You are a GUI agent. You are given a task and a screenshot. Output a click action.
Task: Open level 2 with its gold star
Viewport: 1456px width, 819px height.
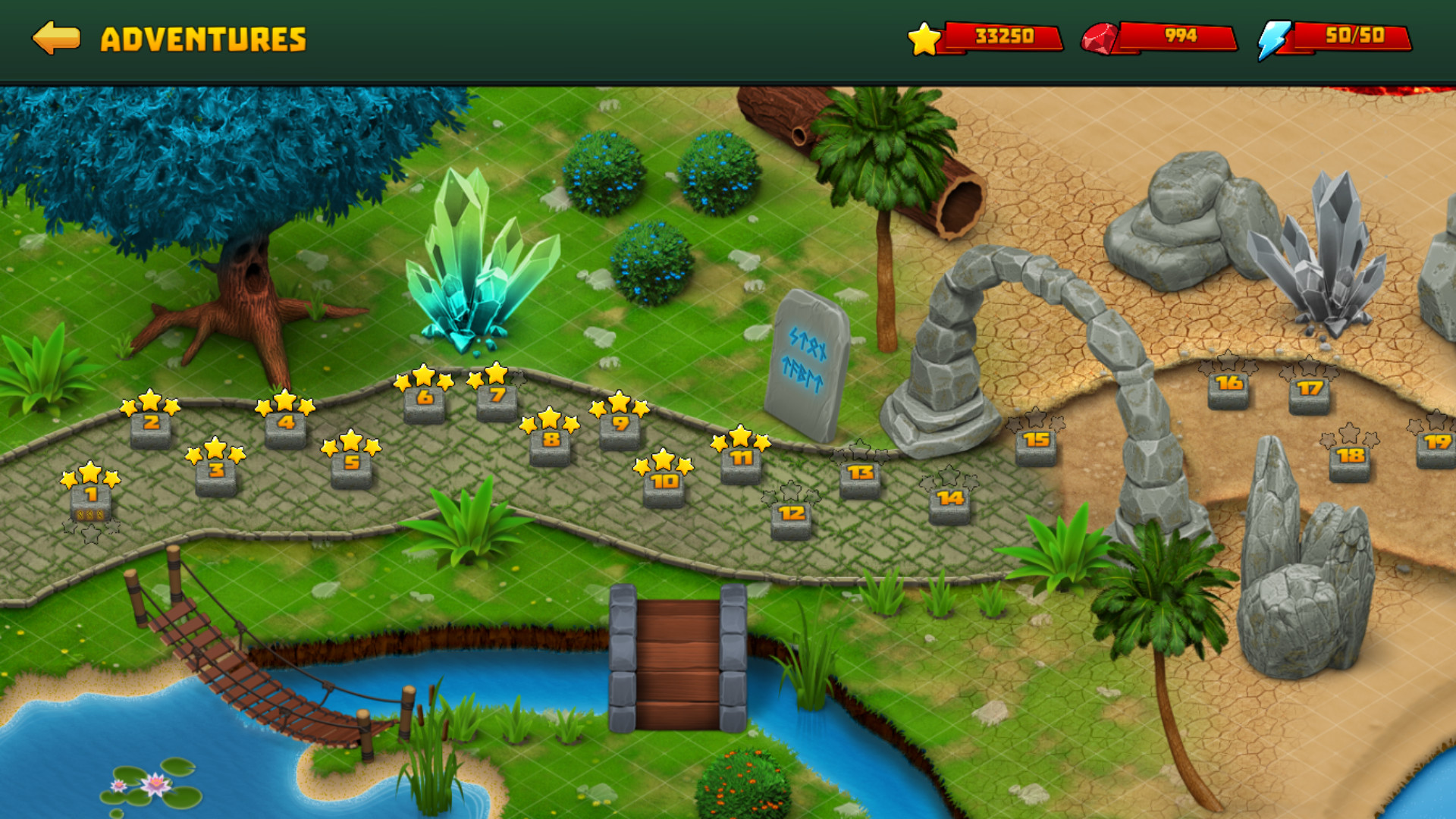tap(150, 423)
